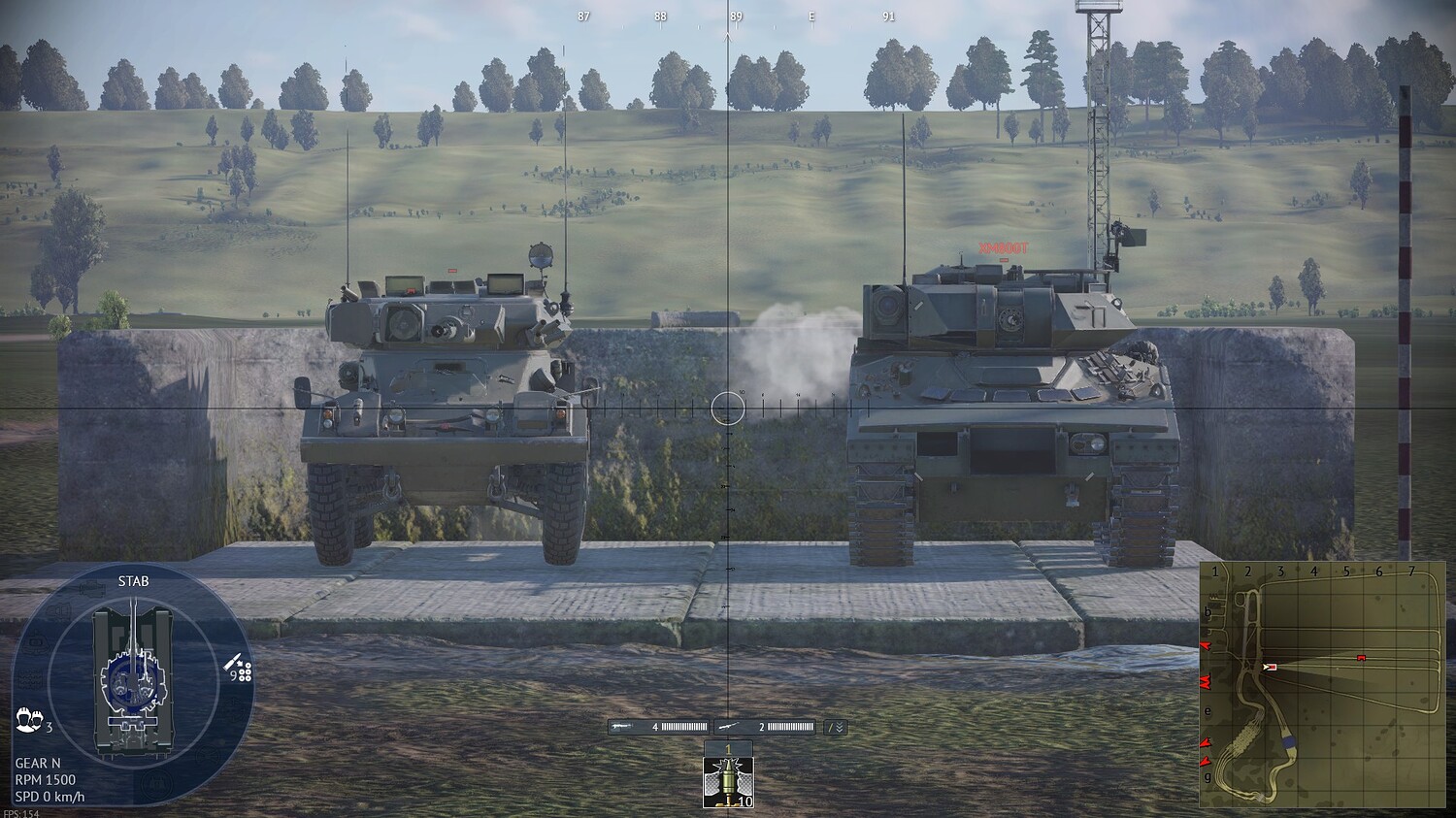Select the cannon weapon icon labeled 4
Image resolution: width=1456 pixels, height=818 pixels.
point(621,724)
